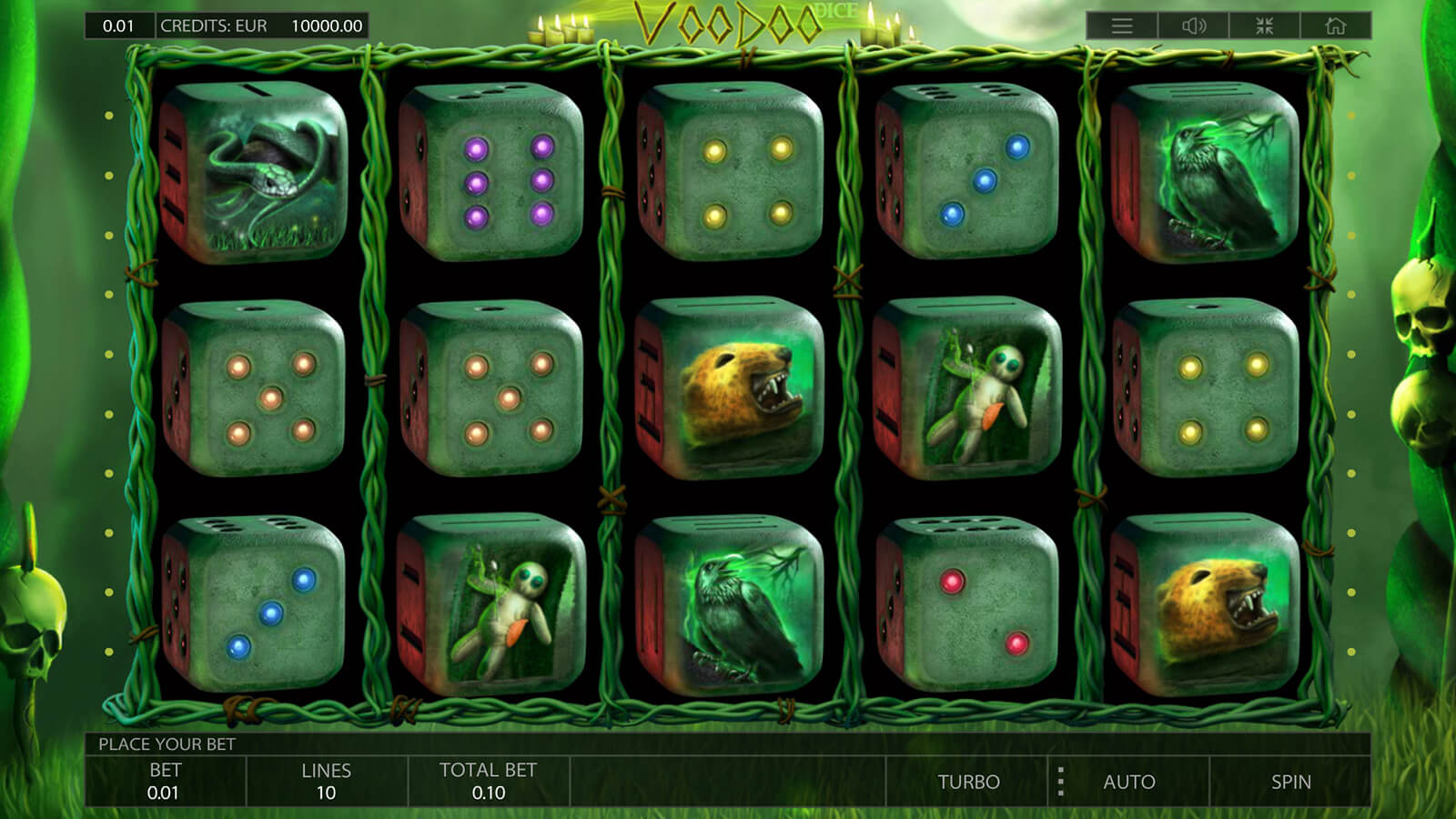
Task: Return to lobby via the home icon
Action: pyautogui.click(x=1335, y=25)
